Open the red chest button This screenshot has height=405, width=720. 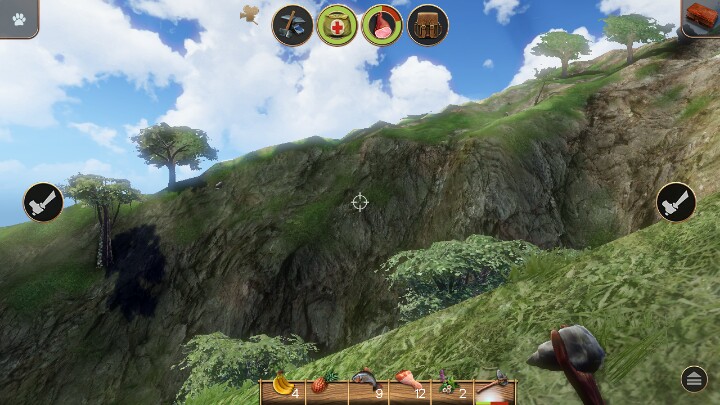pyautogui.click(x=701, y=18)
